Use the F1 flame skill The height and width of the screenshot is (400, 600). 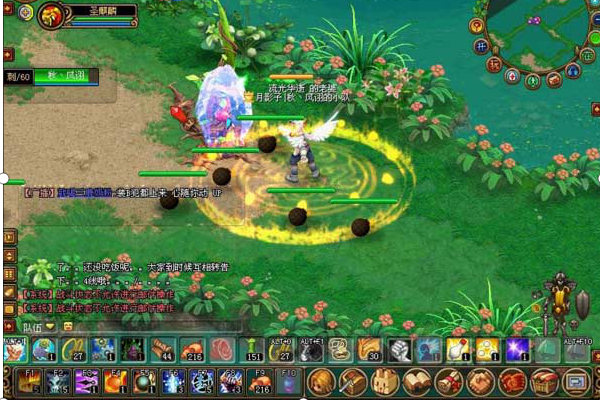(27, 381)
